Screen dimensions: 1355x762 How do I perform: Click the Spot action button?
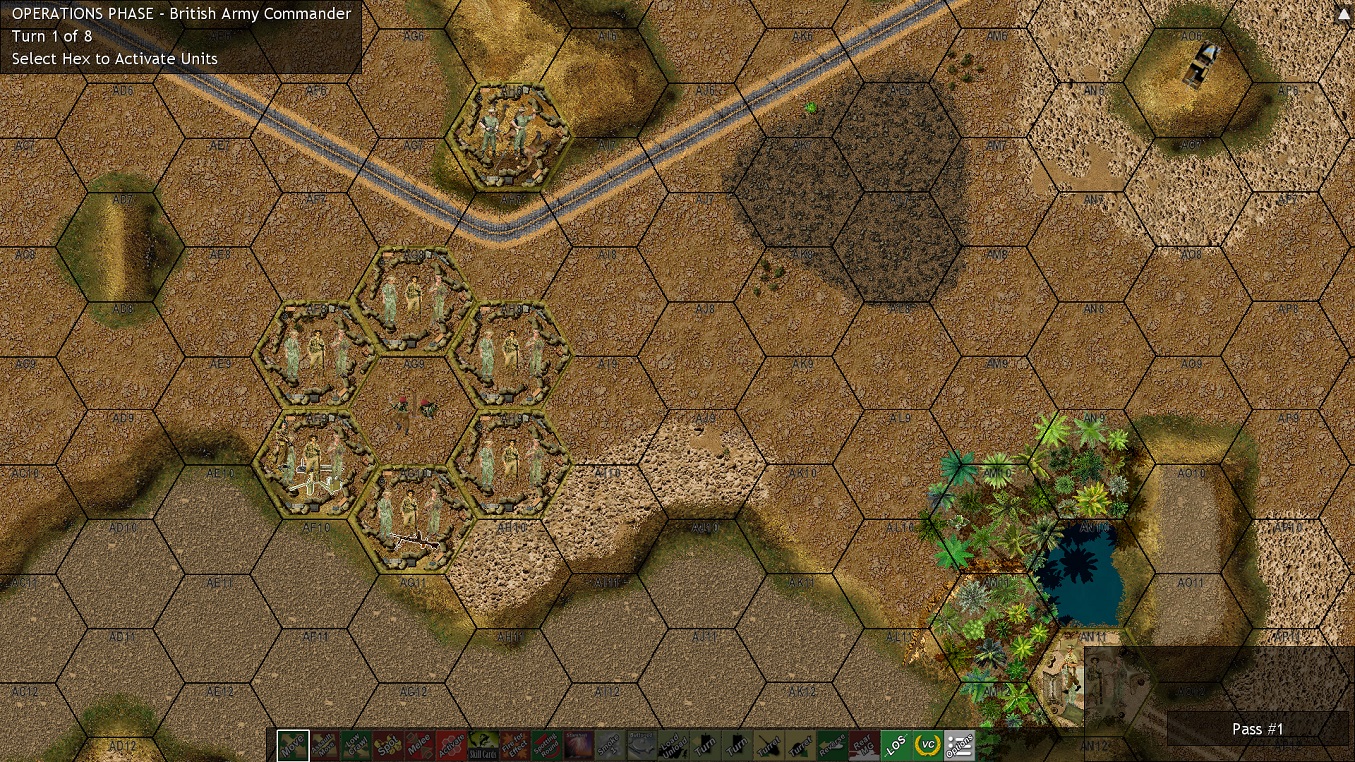pyautogui.click(x=388, y=745)
